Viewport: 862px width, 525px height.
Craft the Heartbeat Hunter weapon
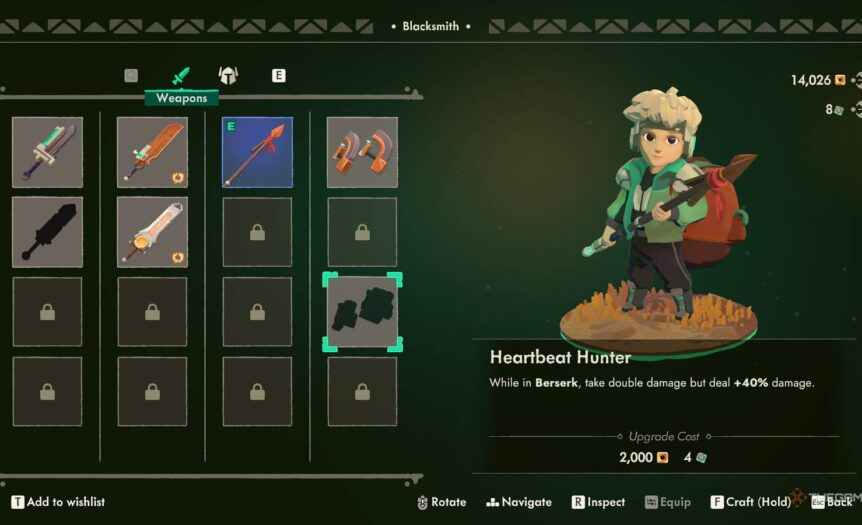(749, 502)
